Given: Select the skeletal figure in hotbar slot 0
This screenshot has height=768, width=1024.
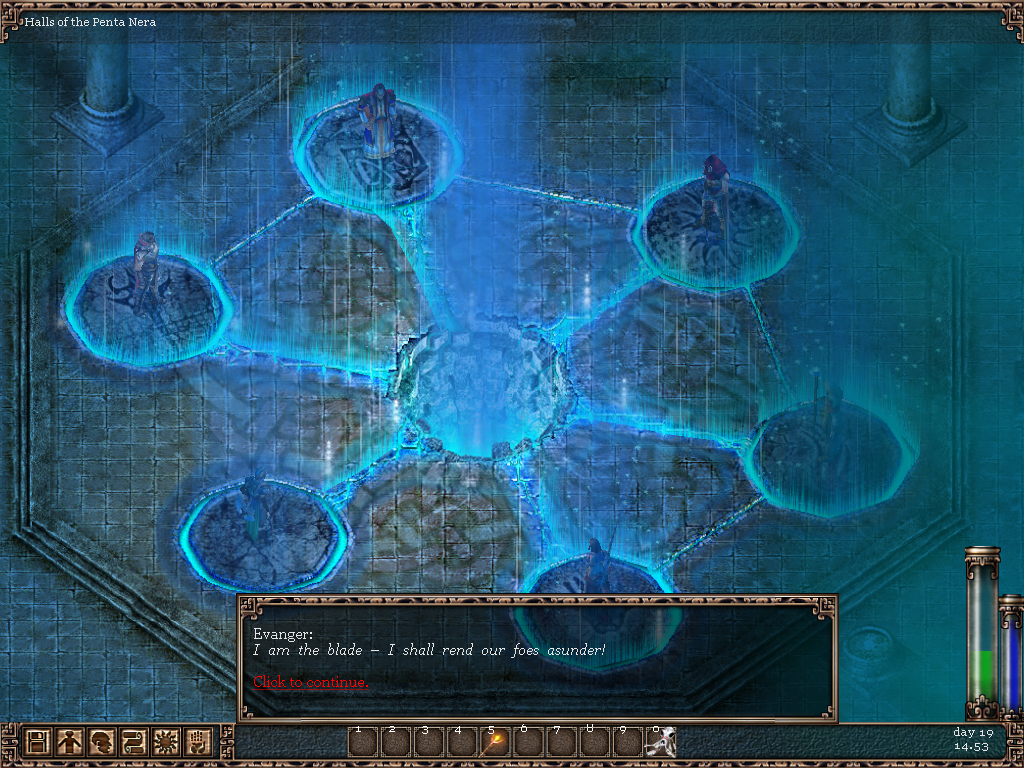Looking at the screenshot, I should click(661, 743).
